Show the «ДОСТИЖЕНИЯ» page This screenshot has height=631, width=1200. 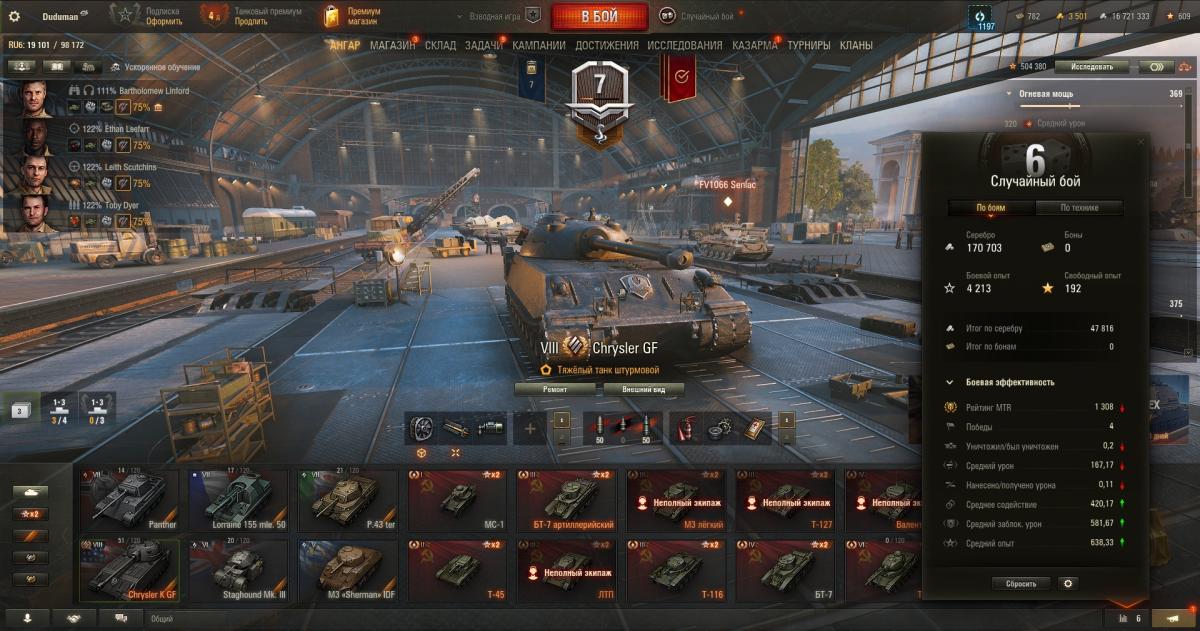pyautogui.click(x=606, y=45)
